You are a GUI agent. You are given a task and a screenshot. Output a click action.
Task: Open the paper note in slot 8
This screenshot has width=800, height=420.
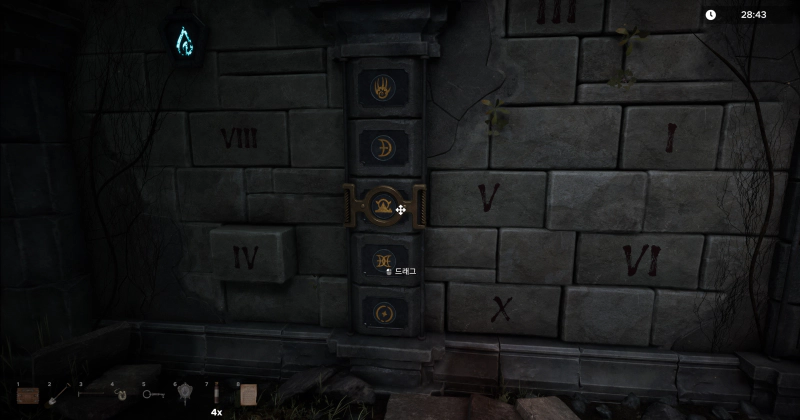(x=247, y=394)
